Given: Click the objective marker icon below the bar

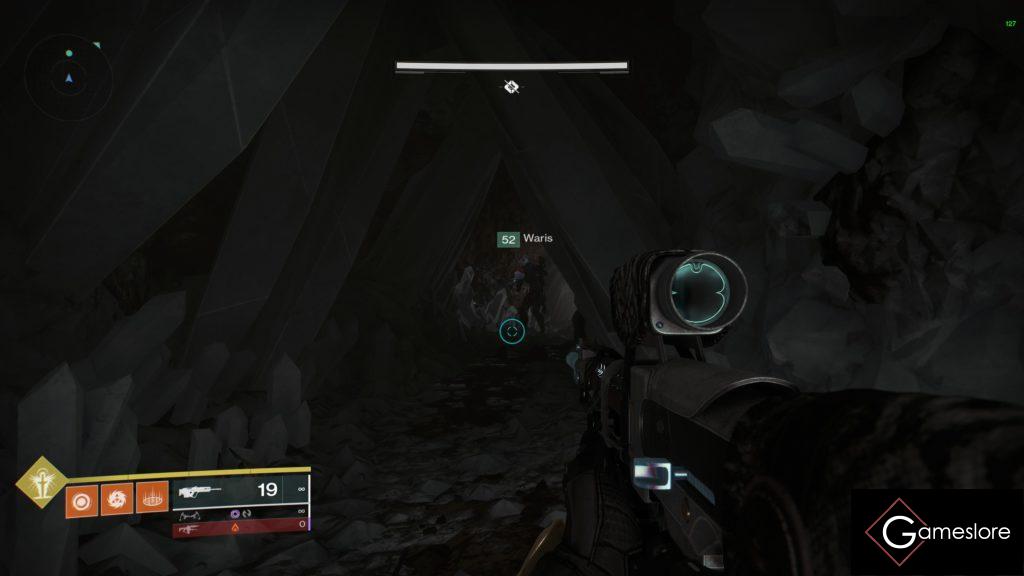Looking at the screenshot, I should point(511,87).
